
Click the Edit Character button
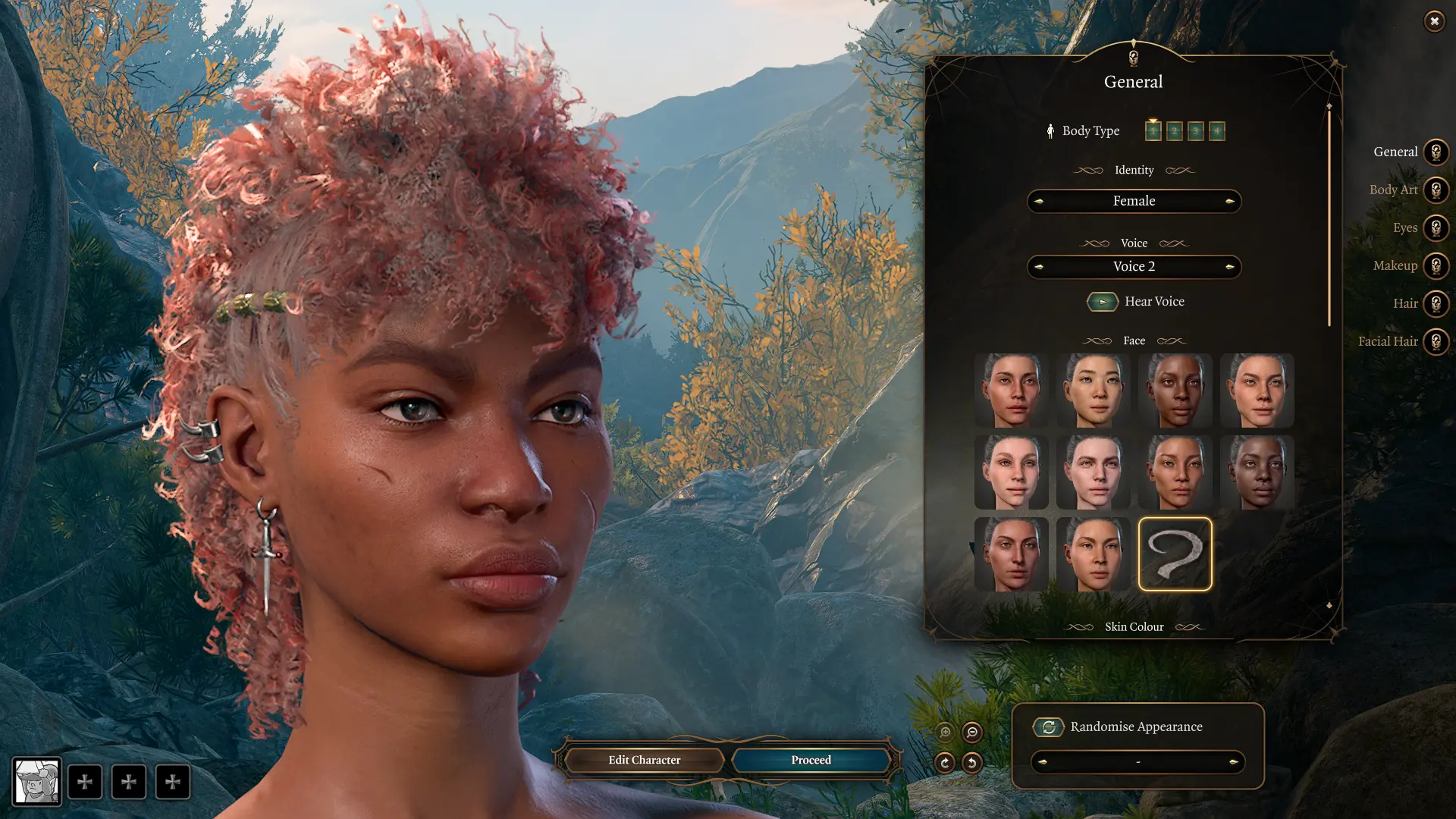[644, 760]
